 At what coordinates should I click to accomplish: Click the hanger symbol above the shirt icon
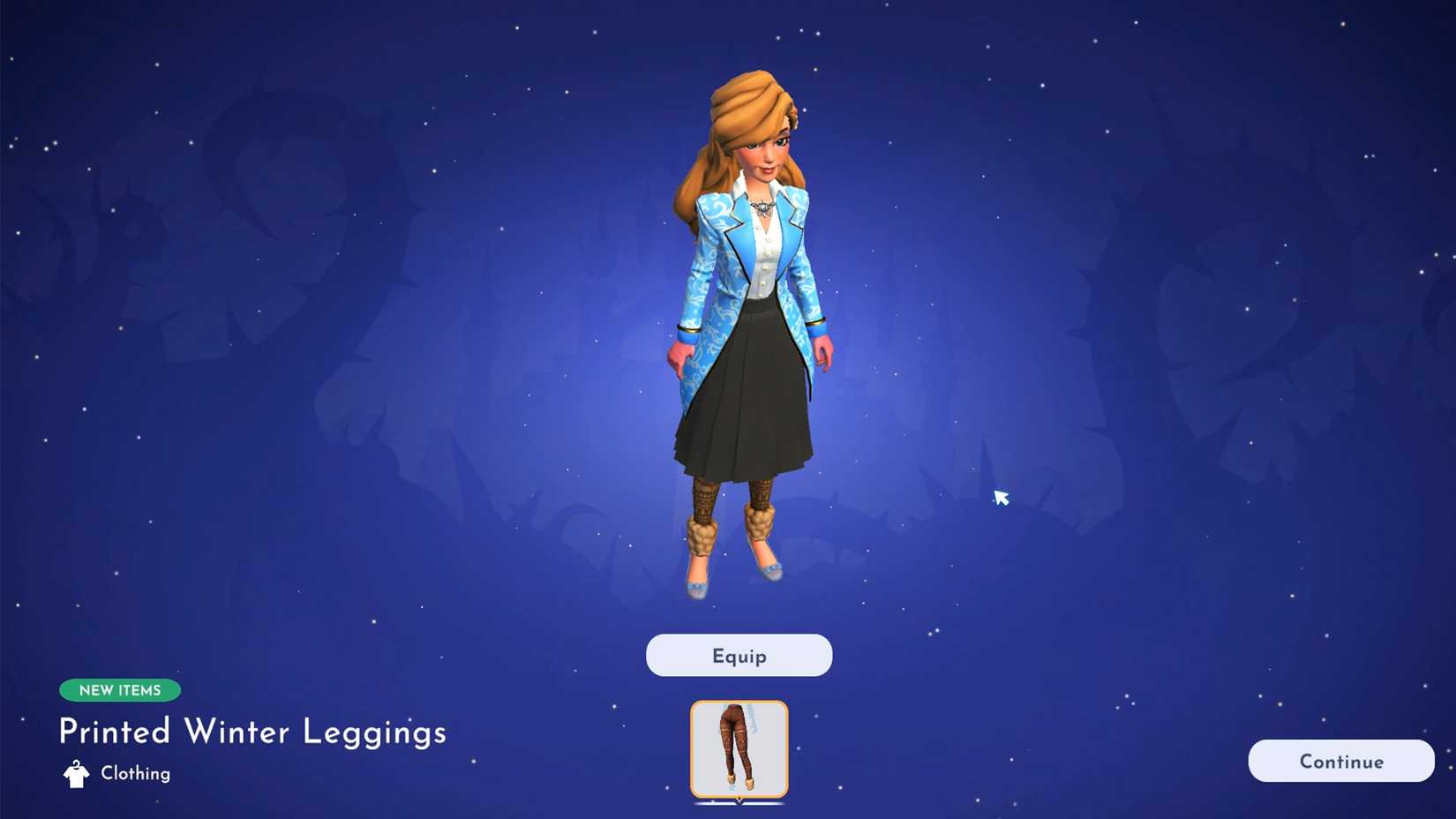pyautogui.click(x=74, y=764)
